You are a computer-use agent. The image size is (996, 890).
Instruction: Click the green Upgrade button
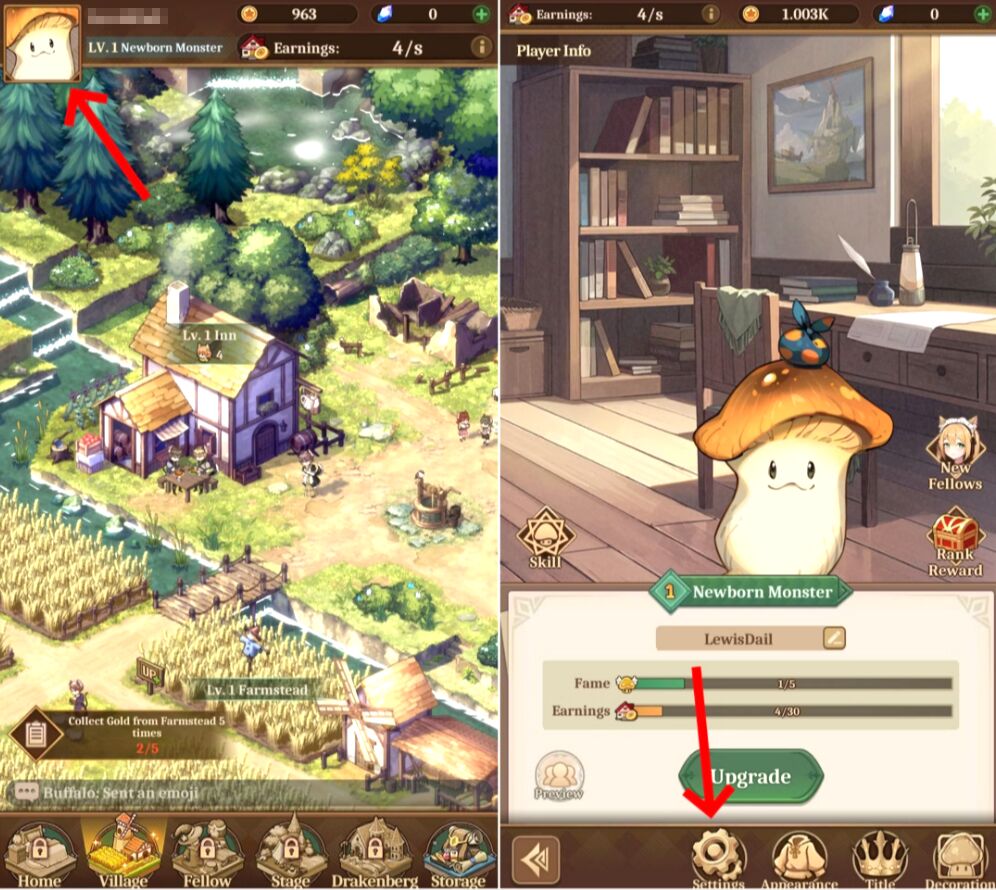[x=750, y=777]
